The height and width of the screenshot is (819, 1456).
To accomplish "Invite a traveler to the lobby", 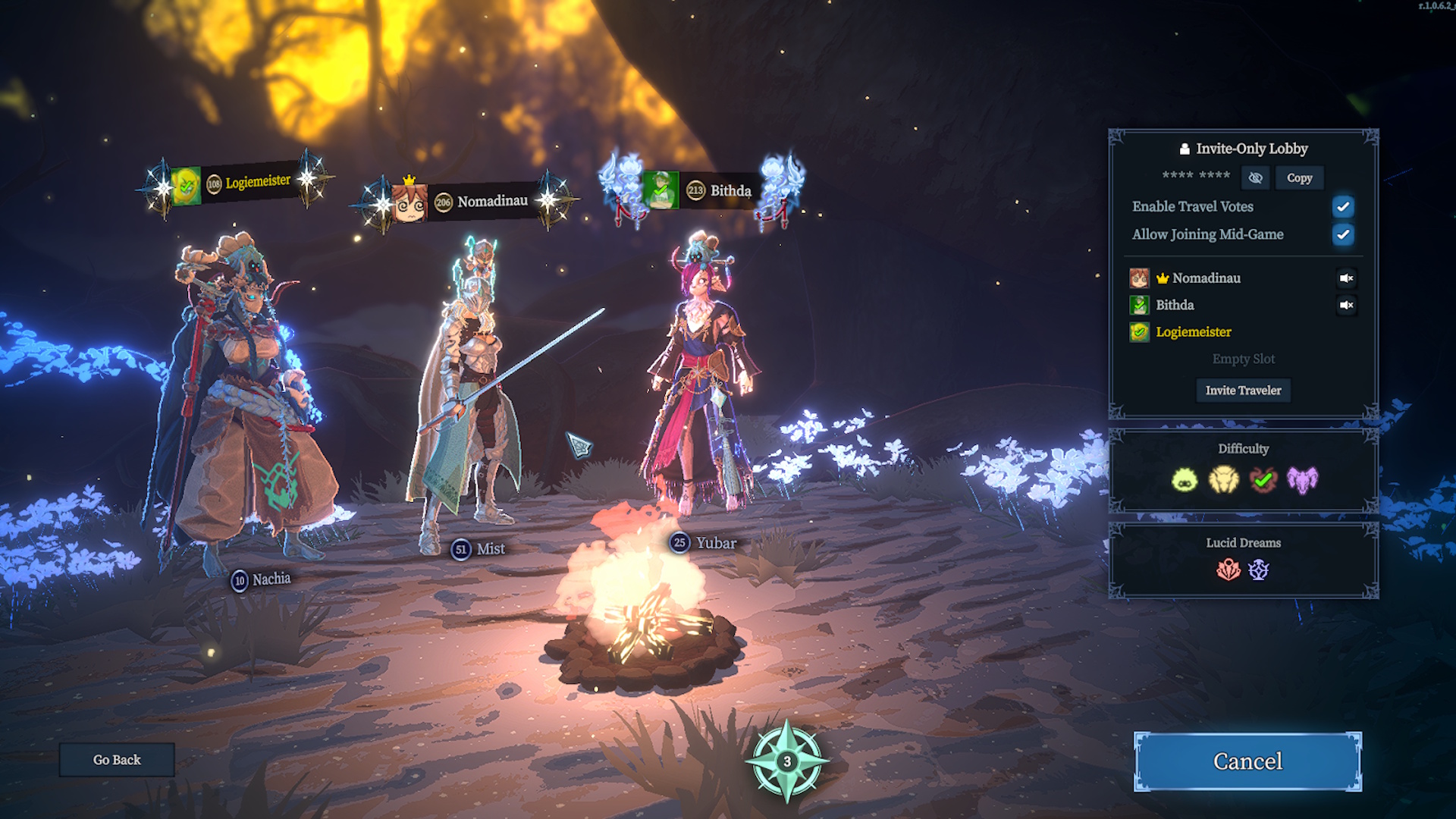I will 1243,390.
